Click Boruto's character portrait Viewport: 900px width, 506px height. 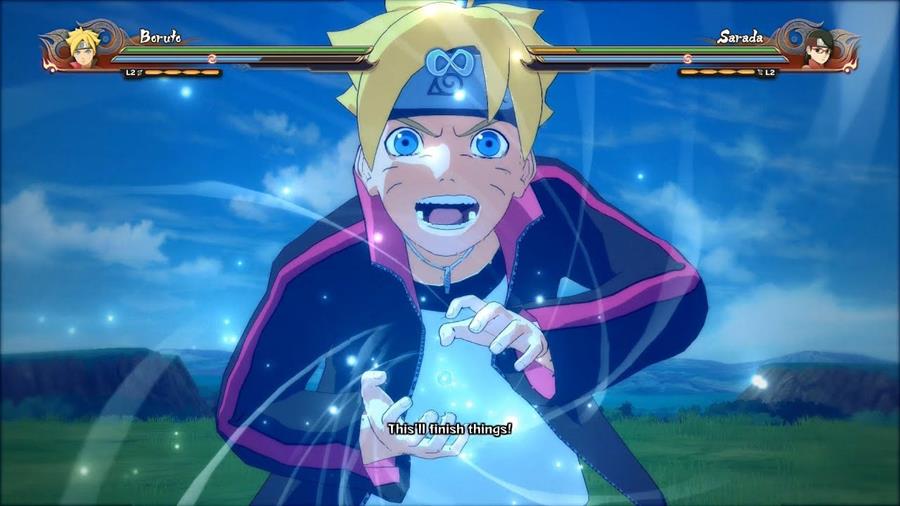coord(80,48)
